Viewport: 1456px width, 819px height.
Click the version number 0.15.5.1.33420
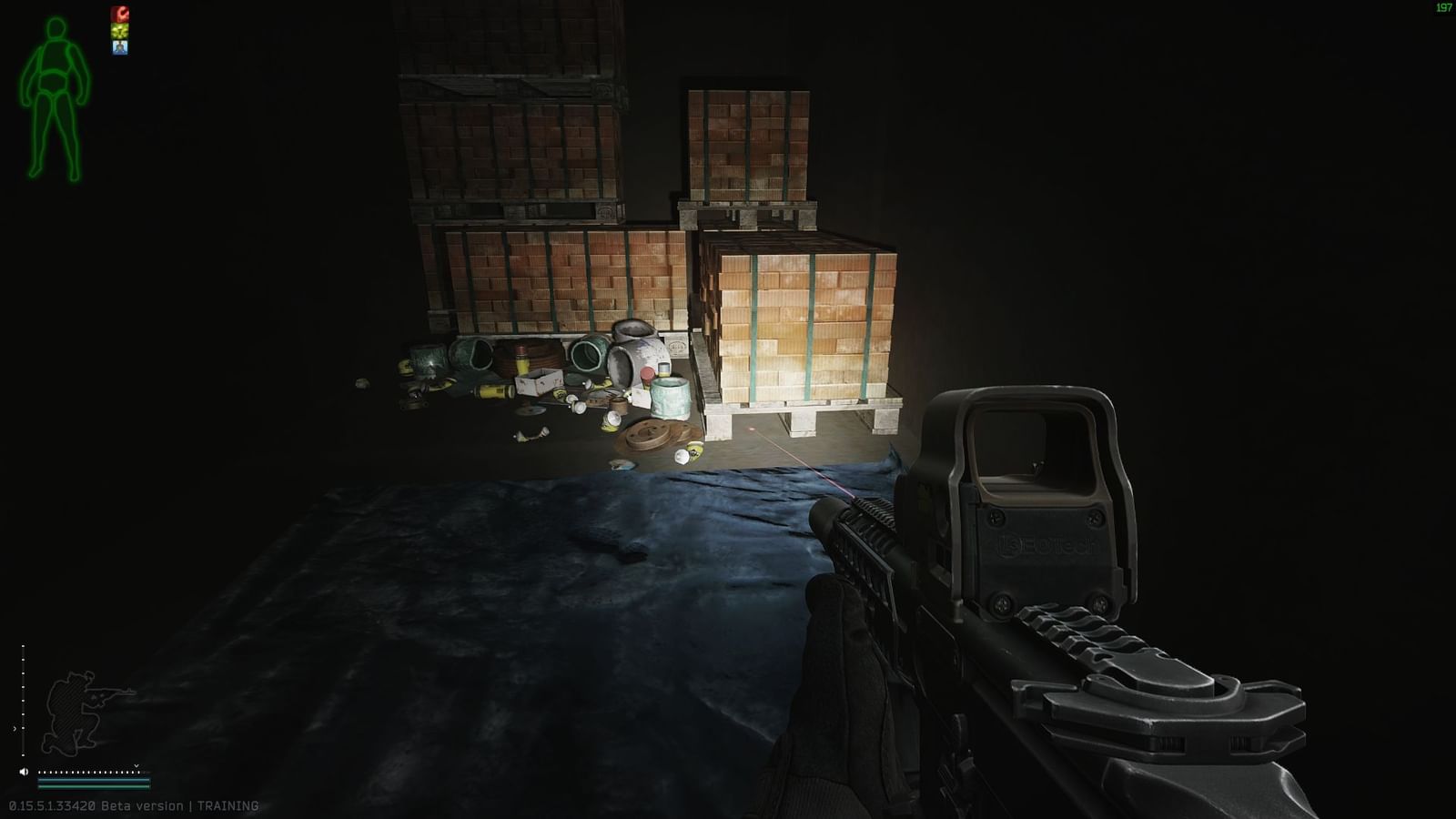52,805
